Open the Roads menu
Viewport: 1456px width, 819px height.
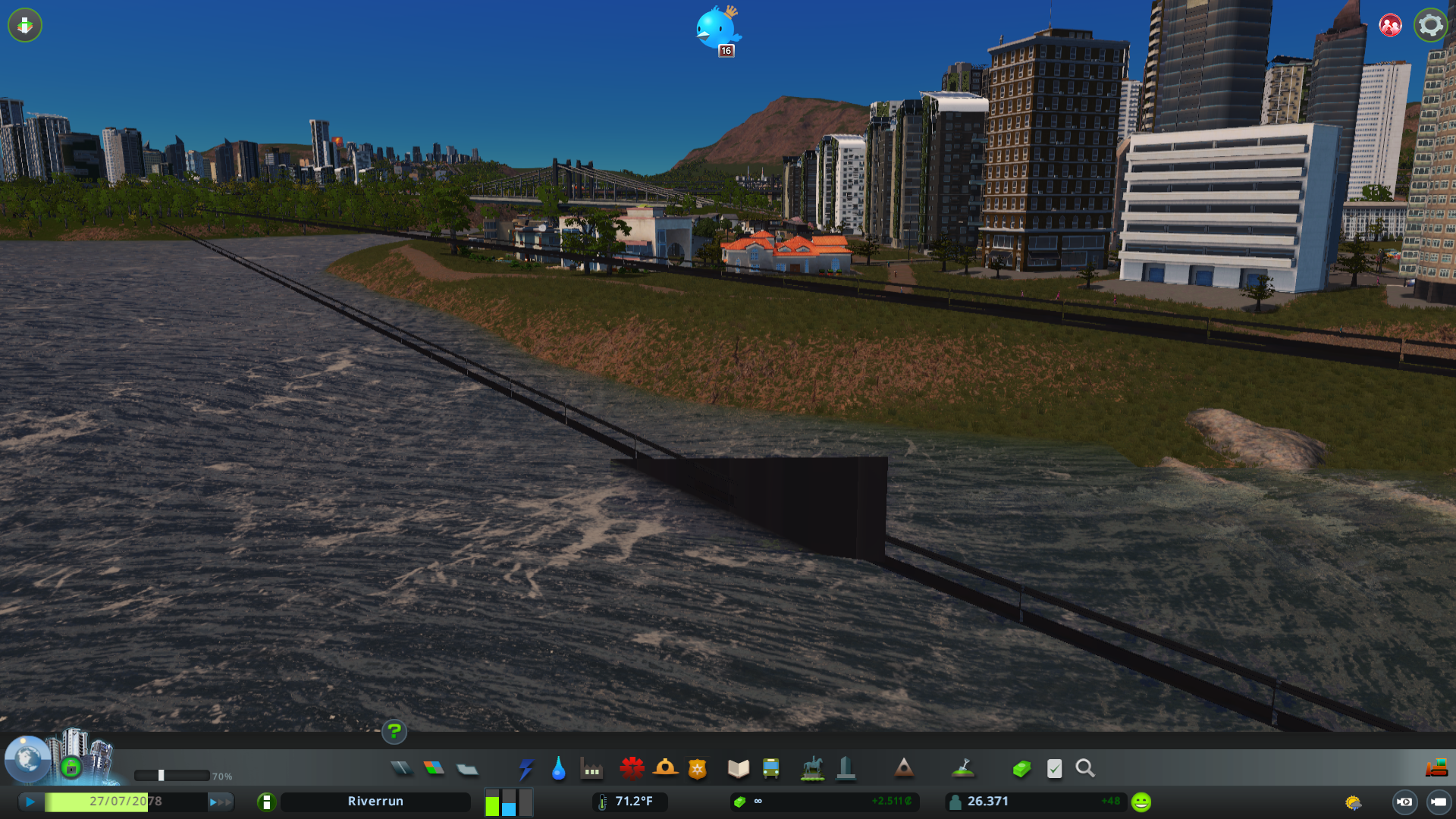(402, 768)
